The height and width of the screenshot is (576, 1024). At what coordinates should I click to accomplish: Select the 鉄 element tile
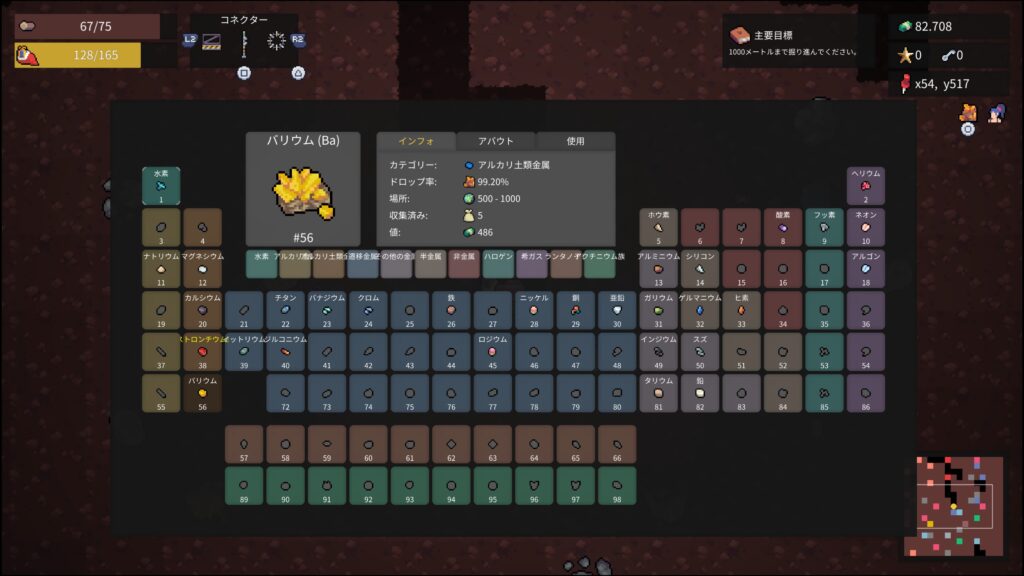coord(451,311)
